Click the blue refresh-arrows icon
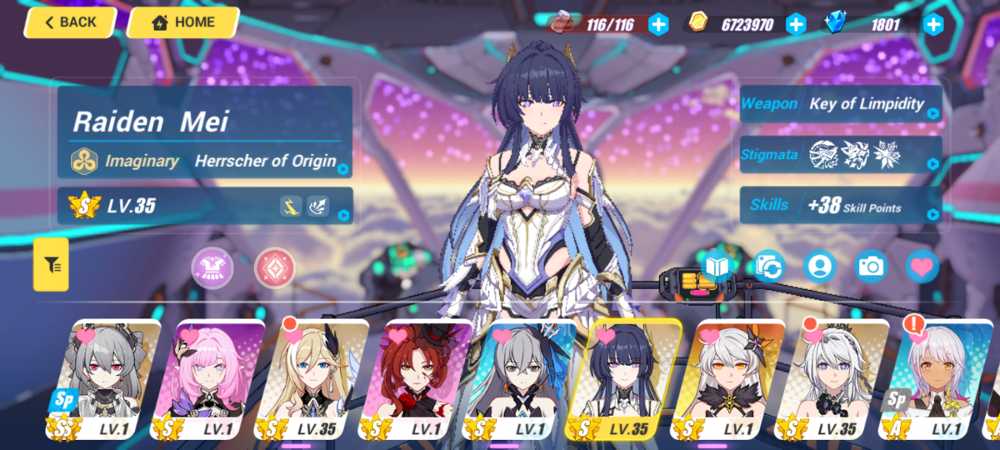The width and height of the screenshot is (1000, 450). coord(768,266)
